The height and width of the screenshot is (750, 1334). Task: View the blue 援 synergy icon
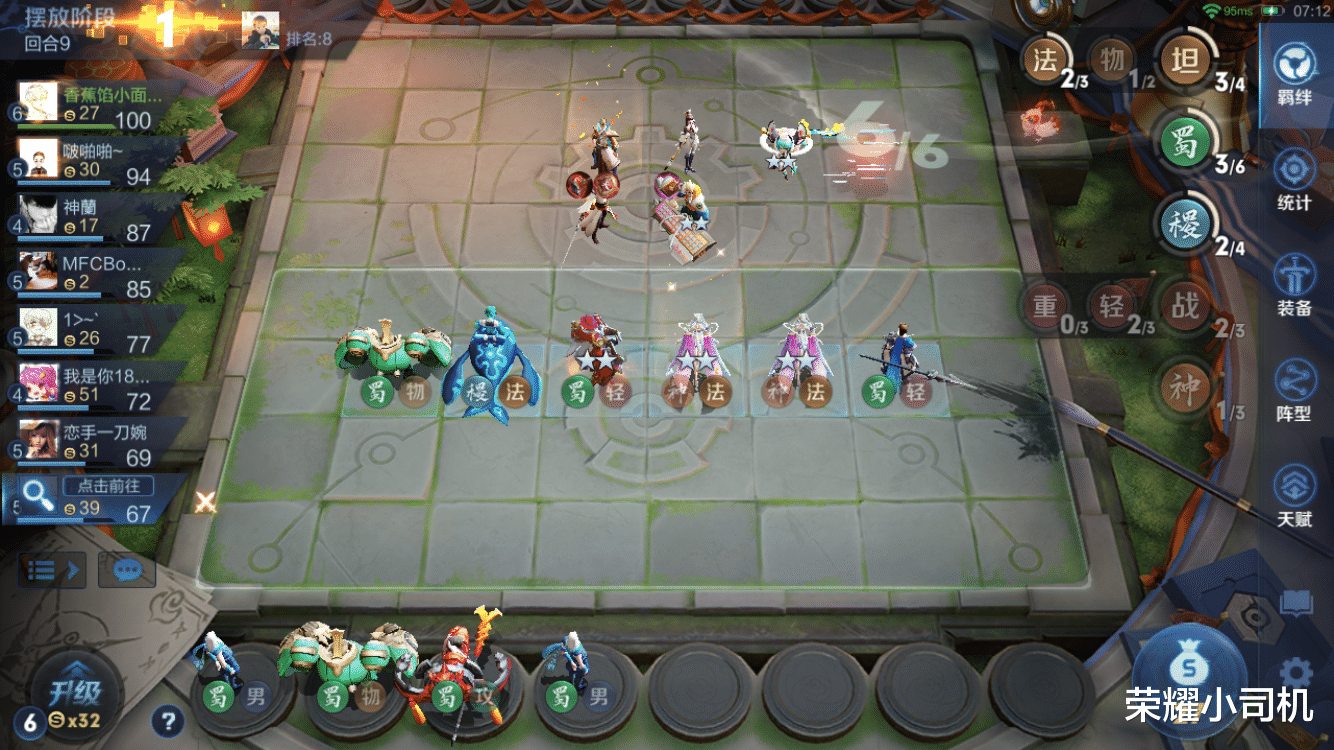coord(1184,224)
